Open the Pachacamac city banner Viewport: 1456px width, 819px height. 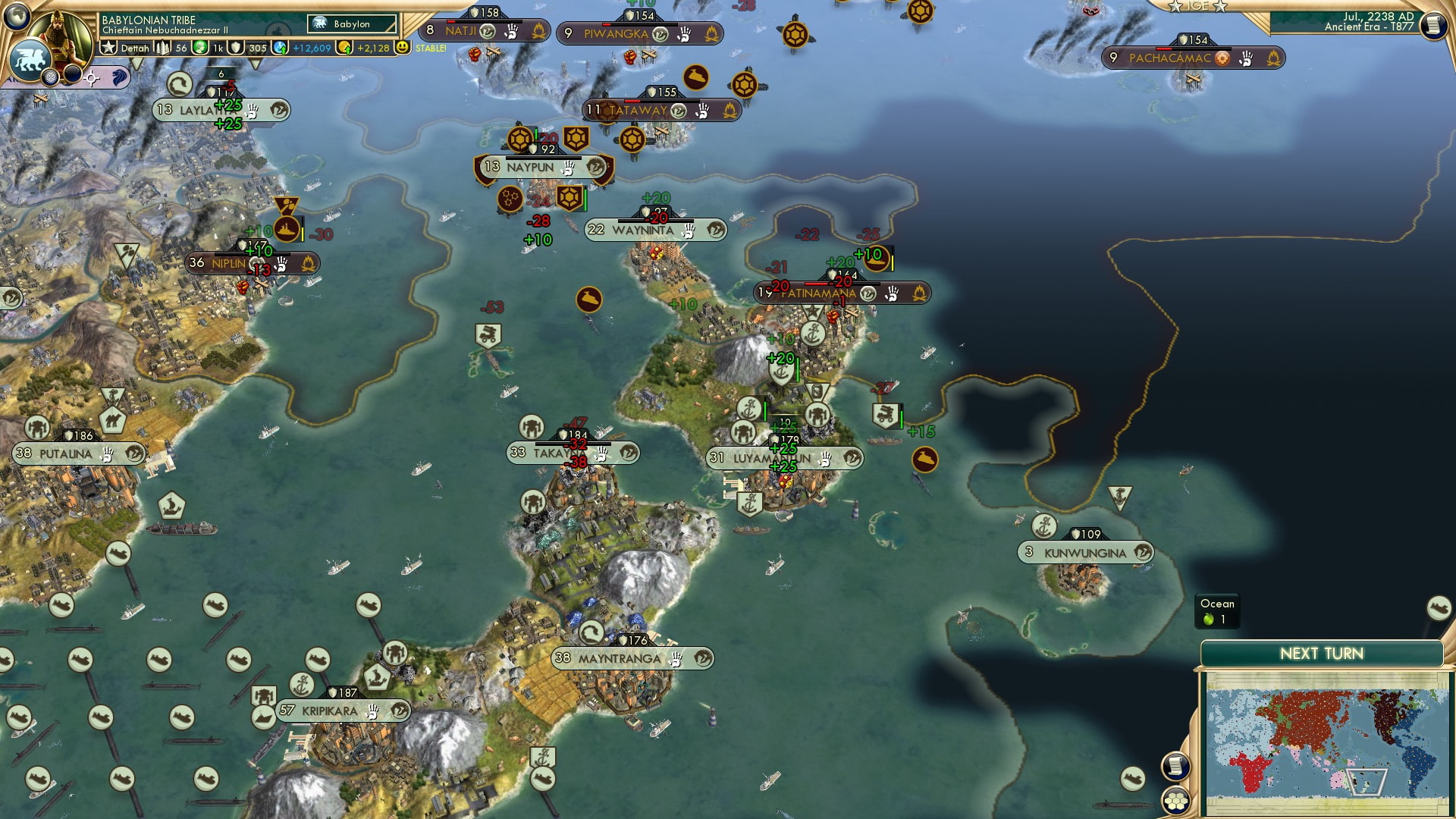pyautogui.click(x=1169, y=58)
